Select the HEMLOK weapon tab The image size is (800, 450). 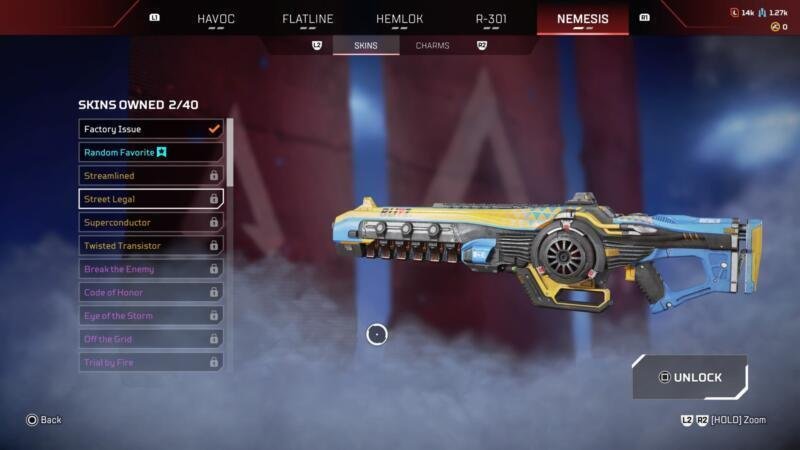(x=399, y=18)
